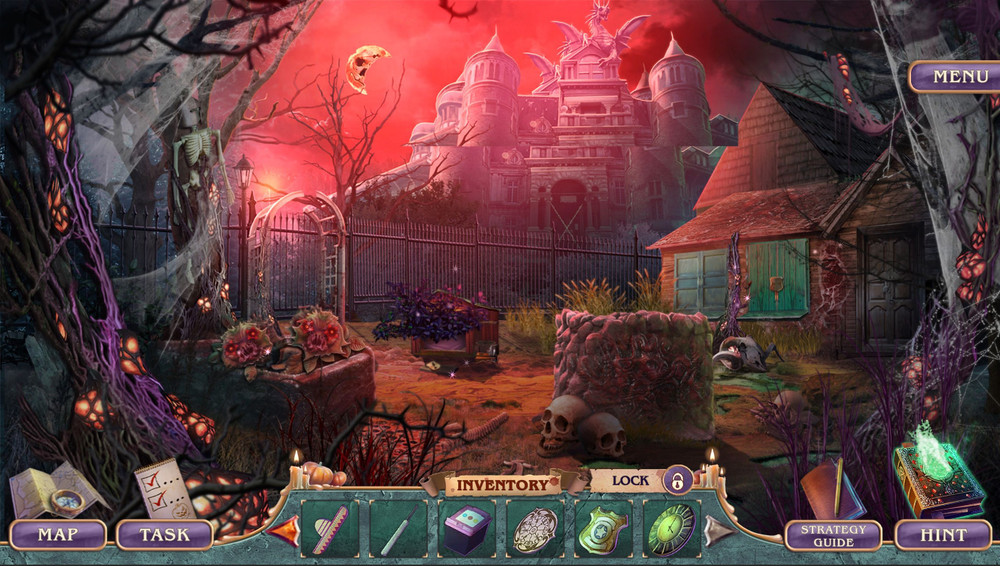Pick the green clock disc item
This screenshot has height=566, width=1000.
pyautogui.click(x=670, y=528)
